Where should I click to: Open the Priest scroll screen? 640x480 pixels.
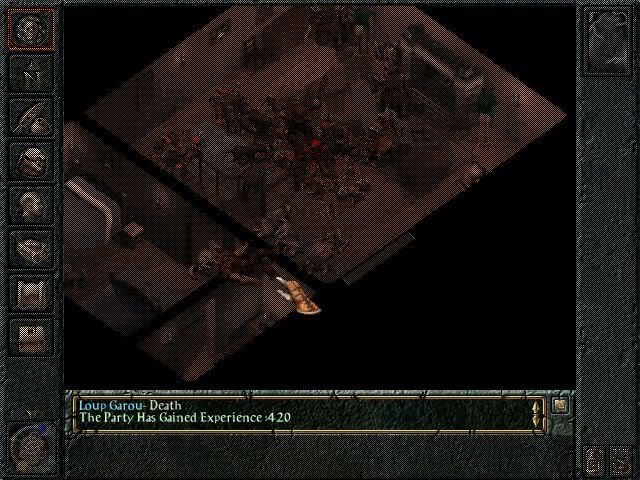(x=30, y=293)
